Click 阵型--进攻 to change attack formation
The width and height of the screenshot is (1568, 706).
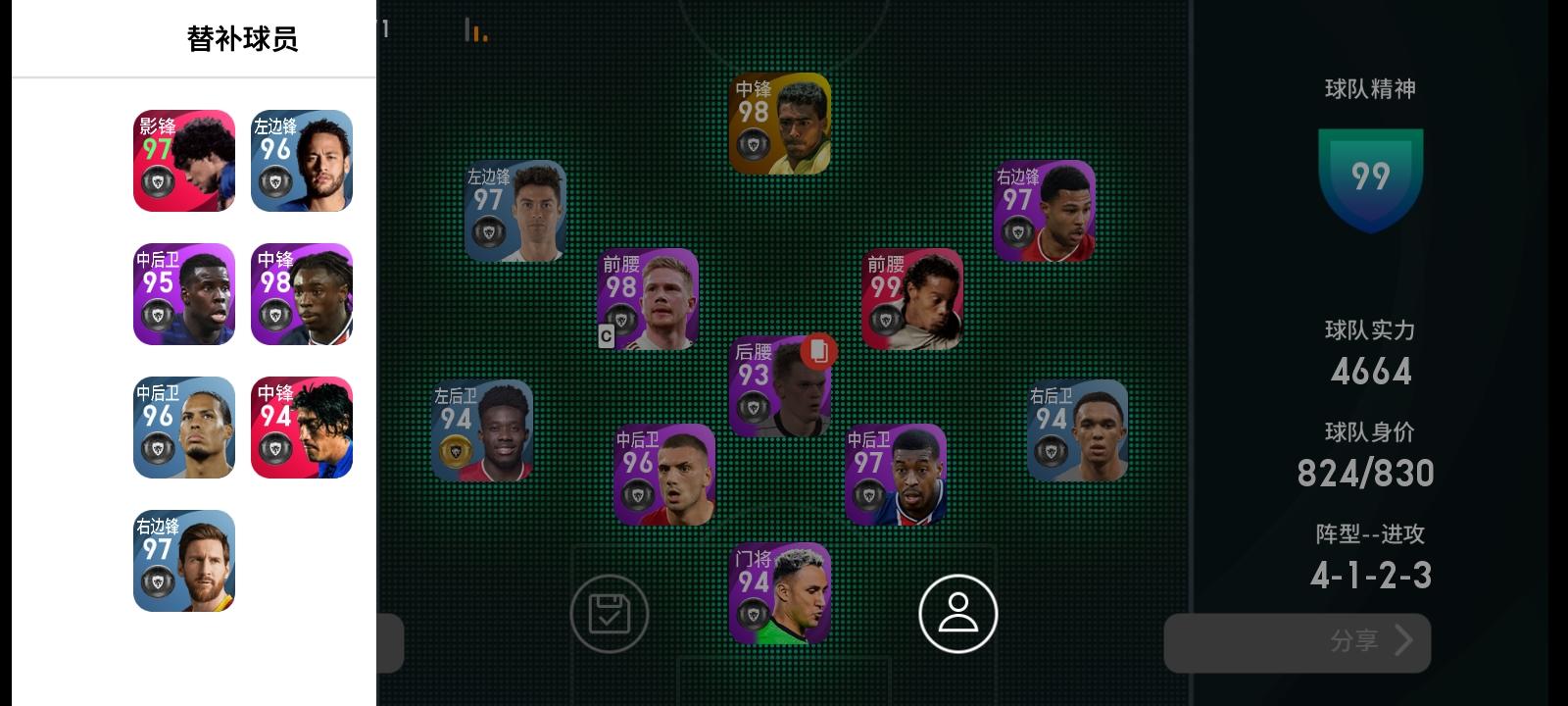click(1371, 534)
